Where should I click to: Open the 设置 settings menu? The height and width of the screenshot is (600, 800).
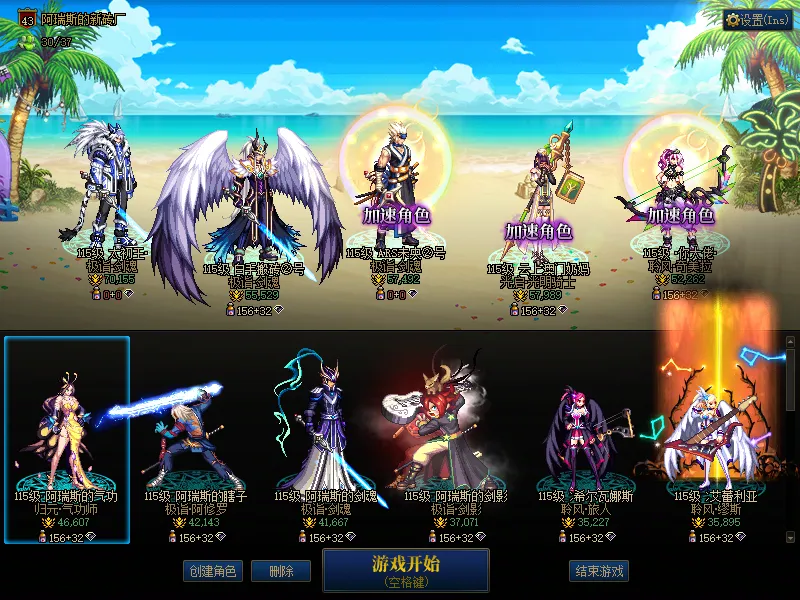pos(757,20)
